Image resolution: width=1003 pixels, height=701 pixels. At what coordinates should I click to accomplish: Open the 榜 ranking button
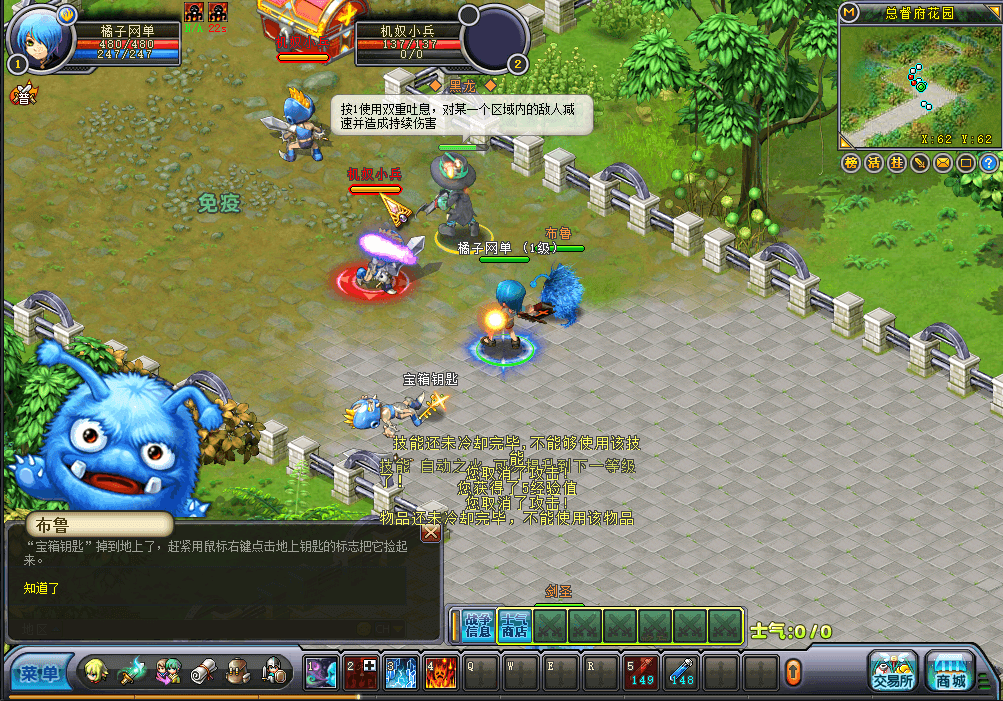851,162
